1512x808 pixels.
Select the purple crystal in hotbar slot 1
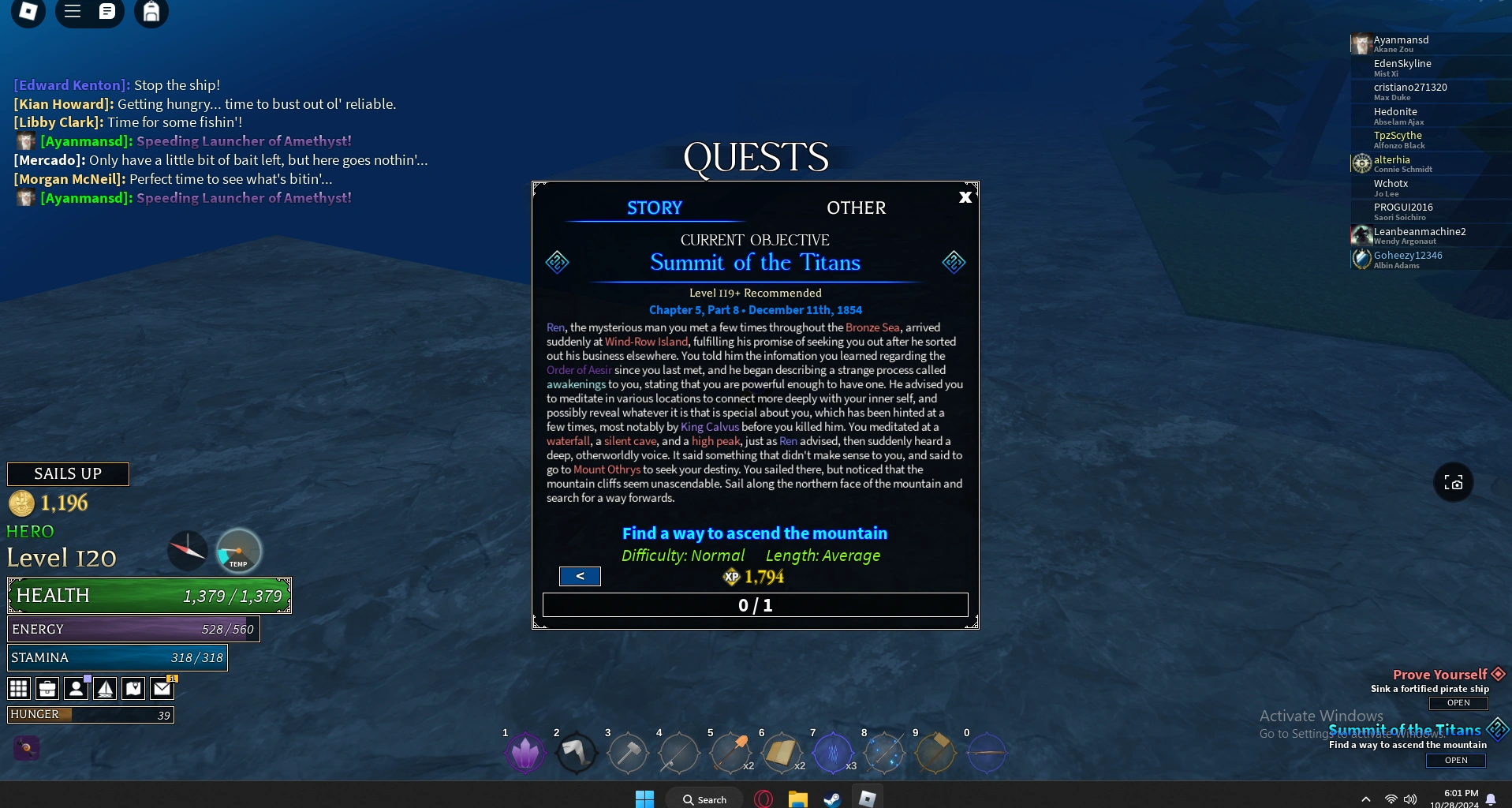(525, 754)
